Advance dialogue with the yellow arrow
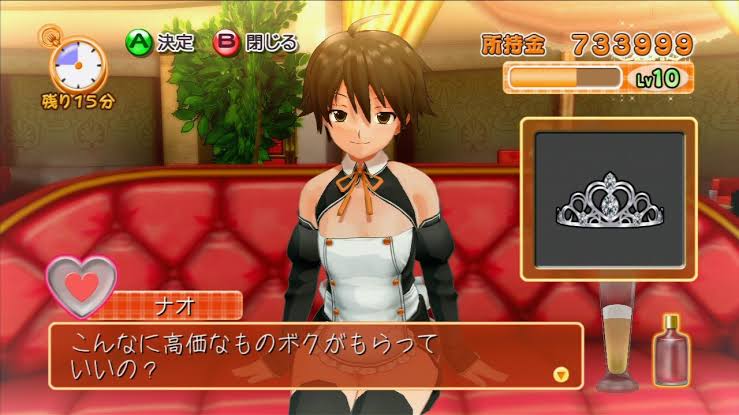Viewport: 739px width, 415px height. pyautogui.click(x=561, y=374)
